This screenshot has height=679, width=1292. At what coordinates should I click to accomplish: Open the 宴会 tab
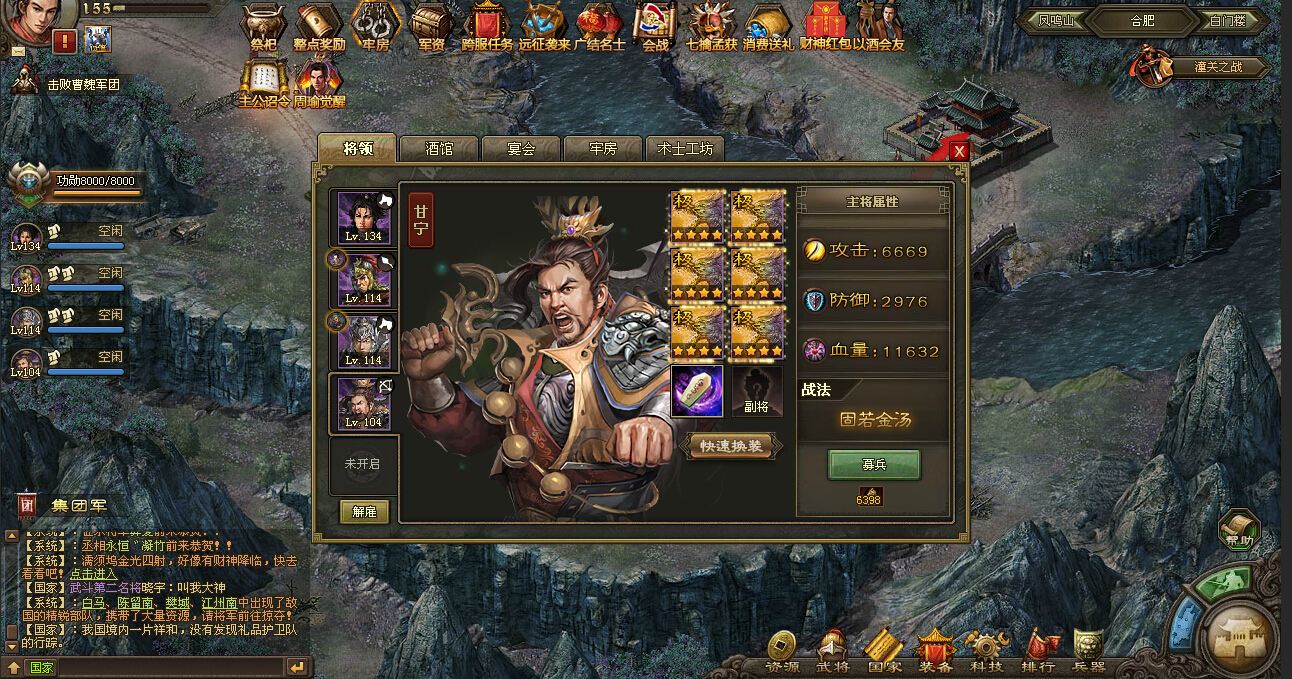tap(521, 149)
